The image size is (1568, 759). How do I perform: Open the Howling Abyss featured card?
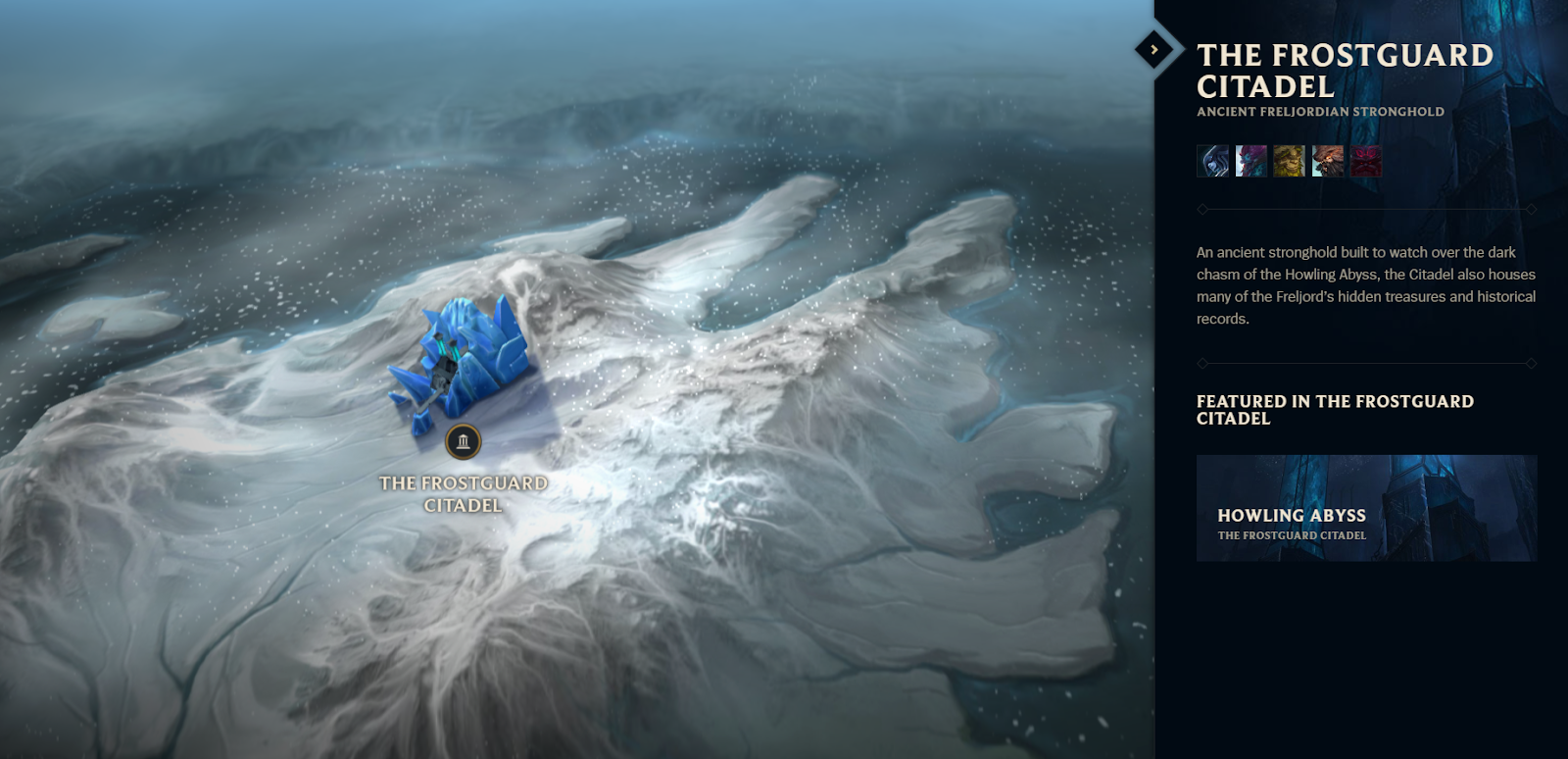coord(1365,508)
